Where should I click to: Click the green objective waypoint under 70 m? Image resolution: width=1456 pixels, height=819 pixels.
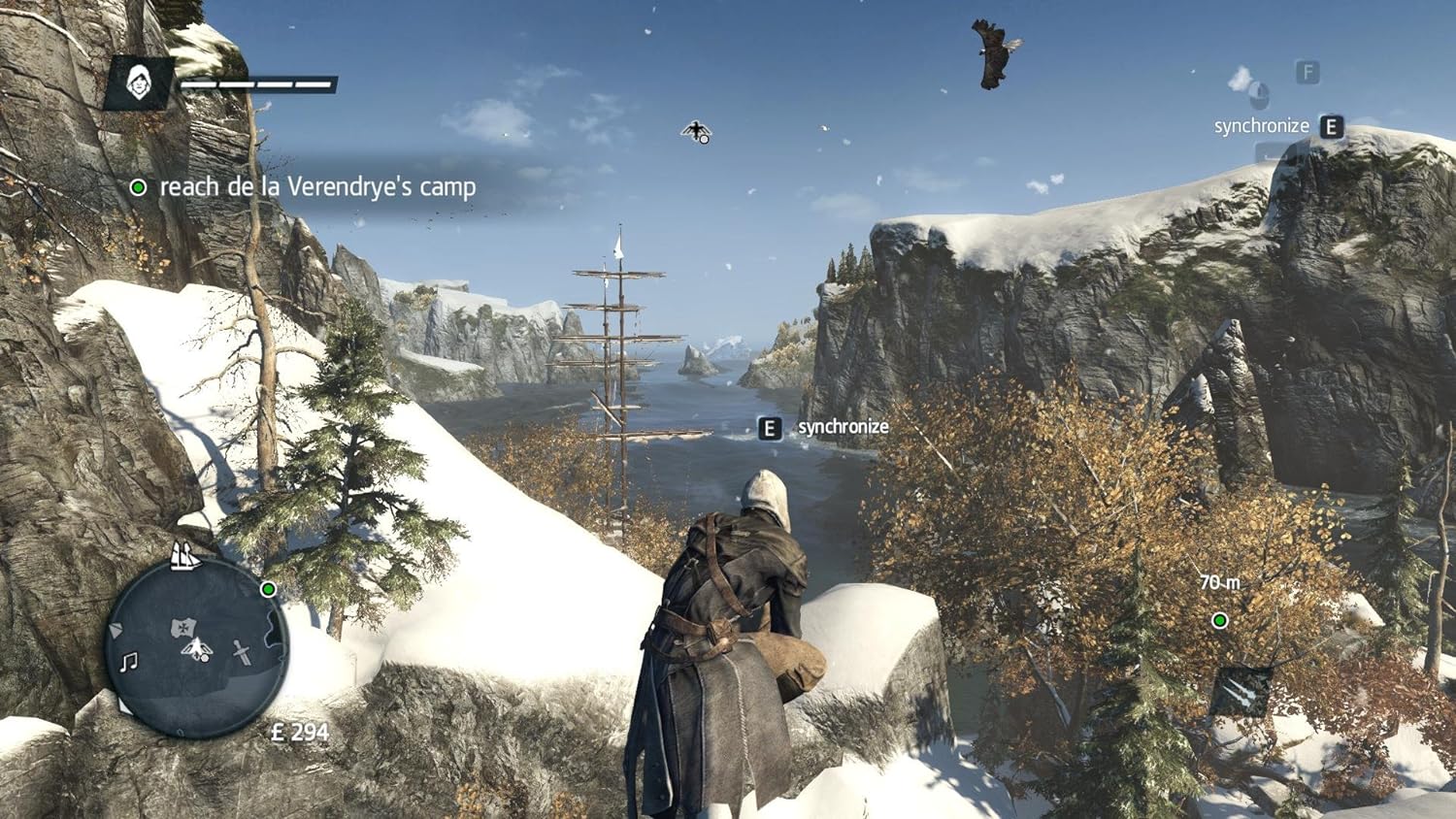coord(1220,620)
